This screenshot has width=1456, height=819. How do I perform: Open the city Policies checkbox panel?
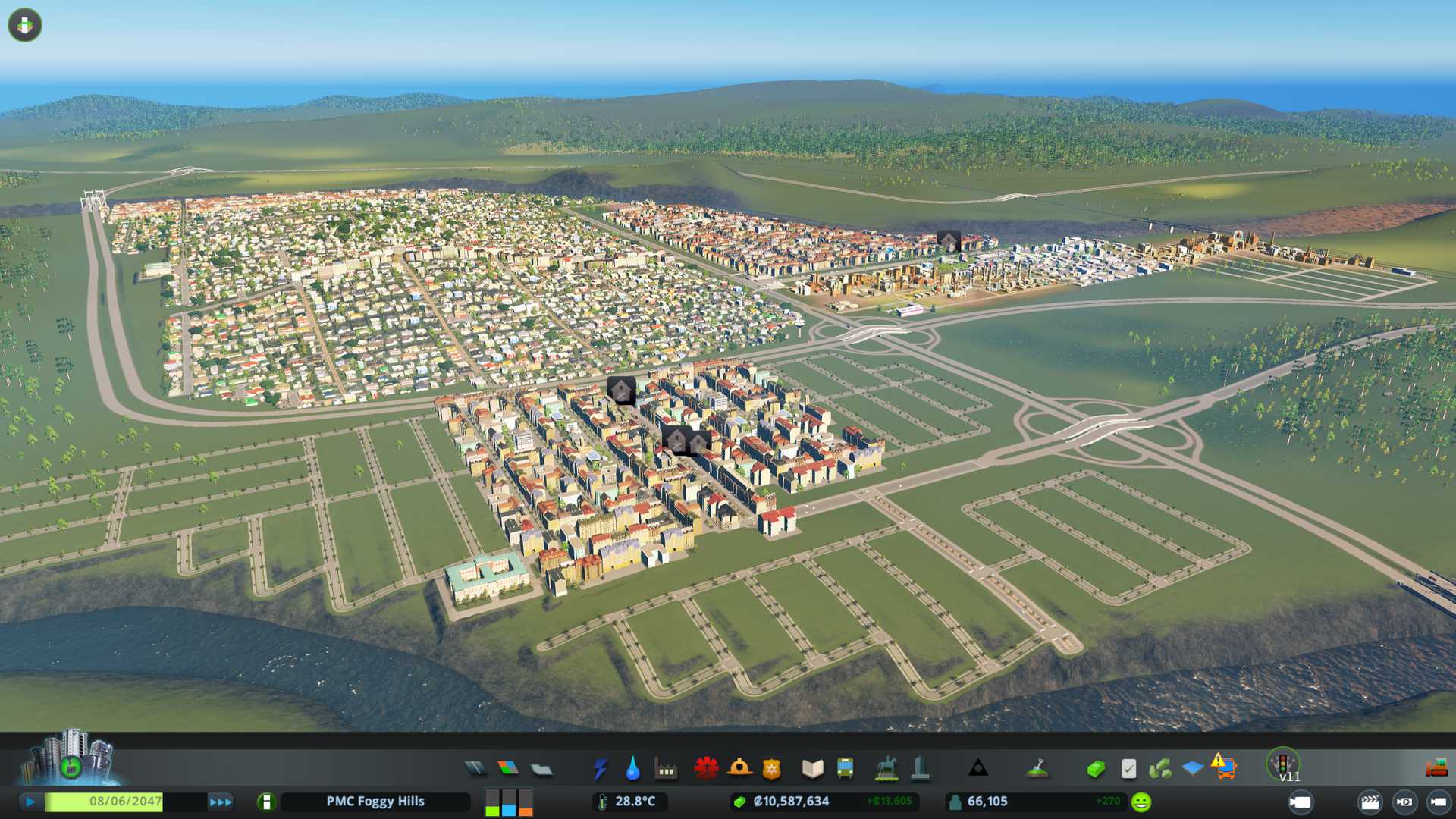[x=1128, y=769]
